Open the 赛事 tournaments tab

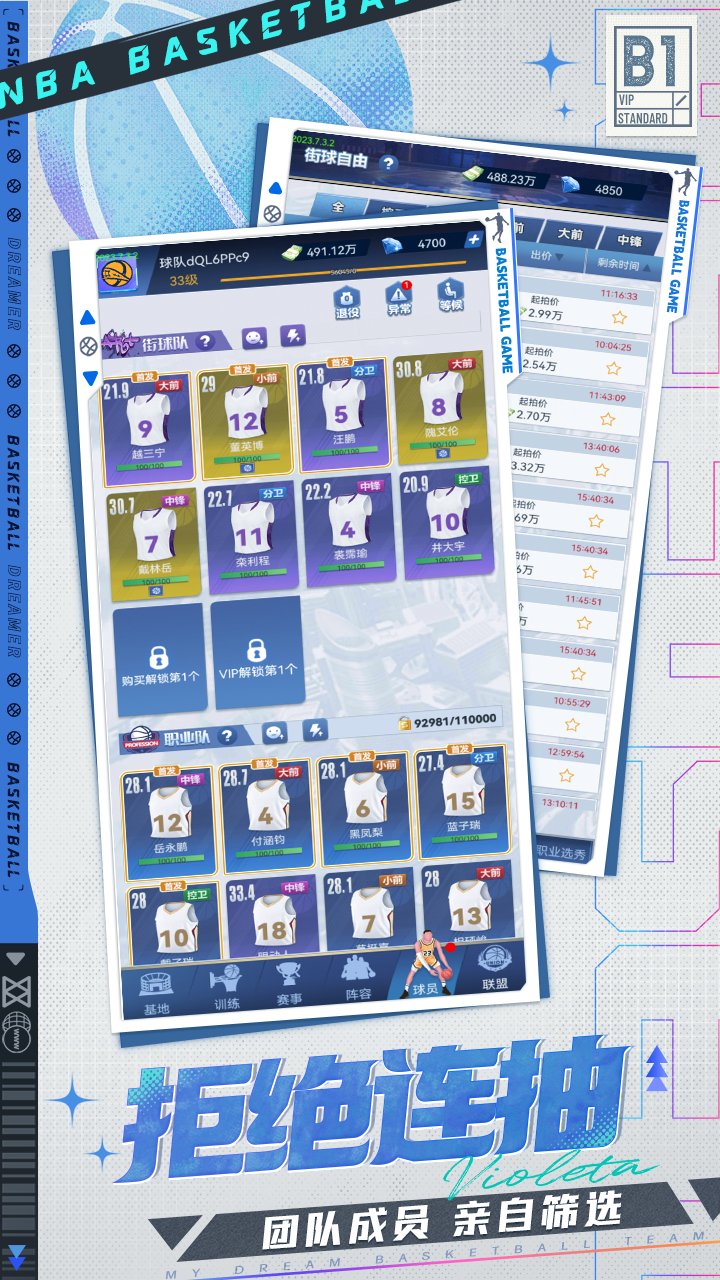click(x=290, y=984)
